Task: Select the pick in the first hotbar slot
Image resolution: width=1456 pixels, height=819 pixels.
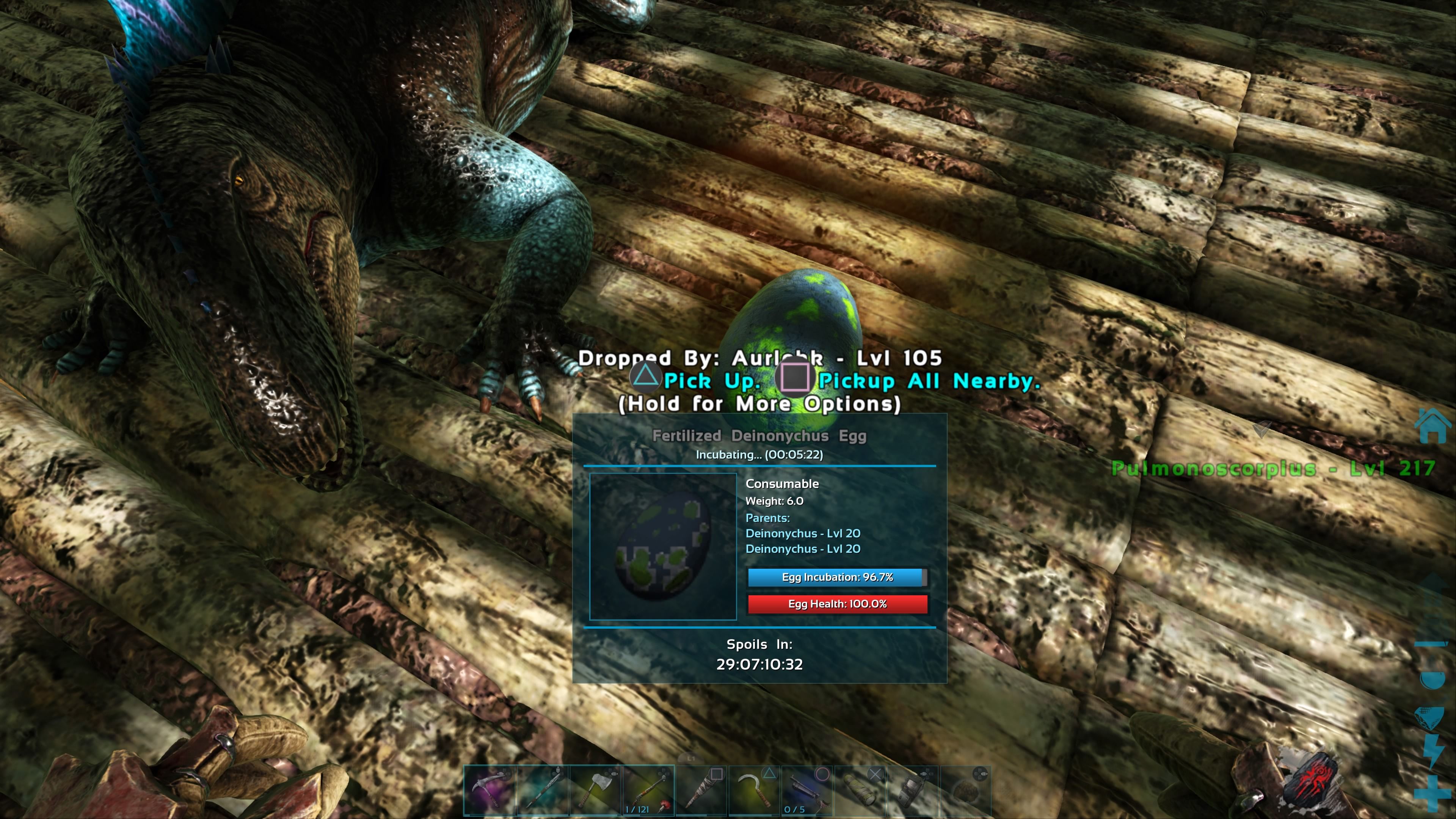Action: (490, 791)
